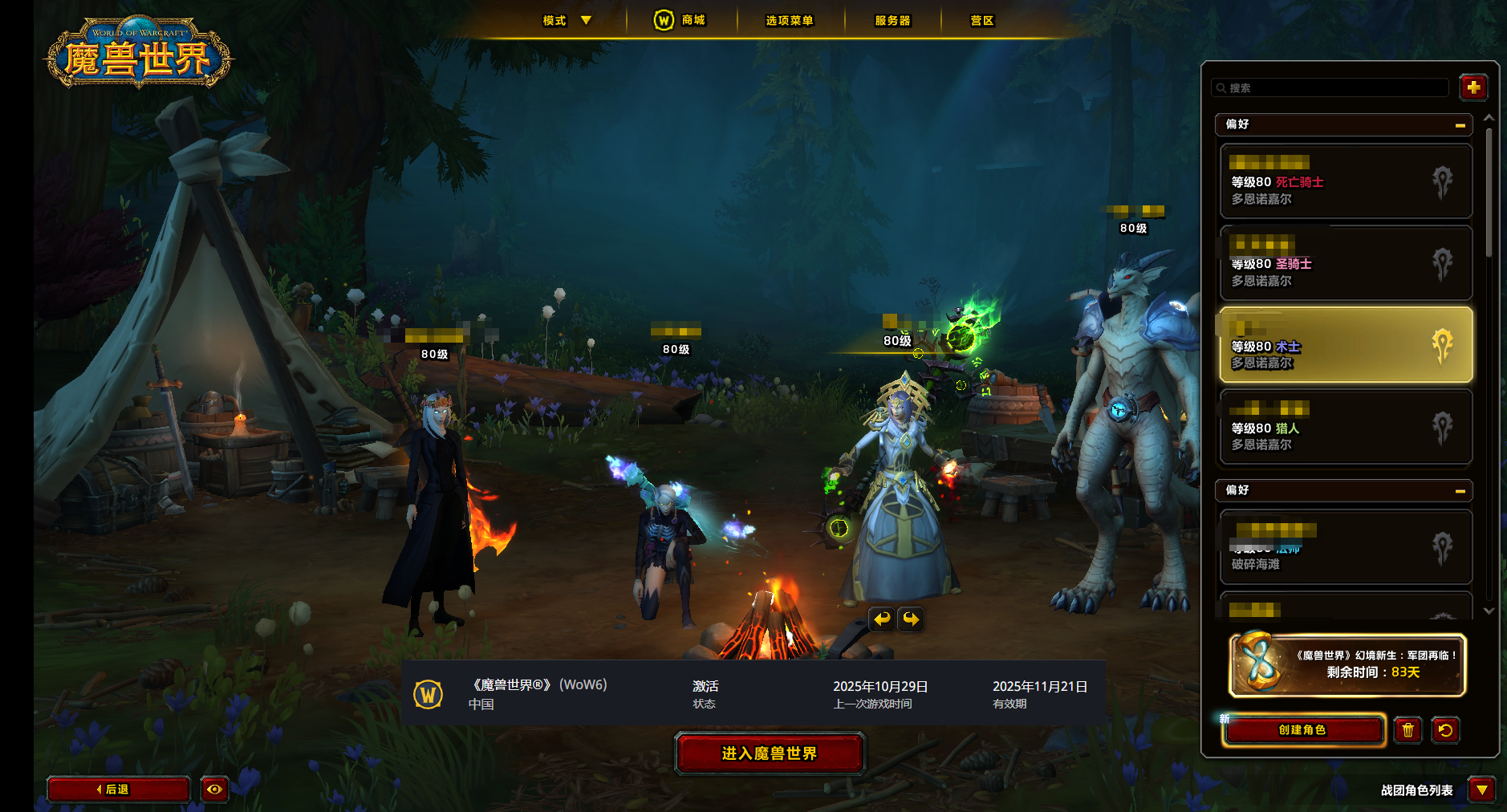The image size is (1507, 812).
Task: Toggle the eye icon visibility button
Action: pyautogui.click(x=214, y=790)
